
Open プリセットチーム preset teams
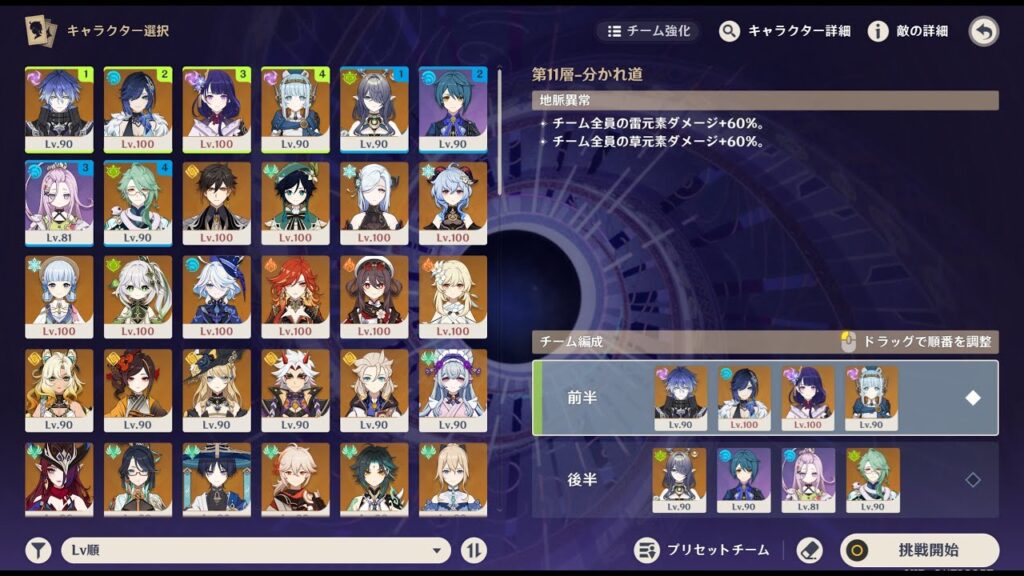(703, 550)
